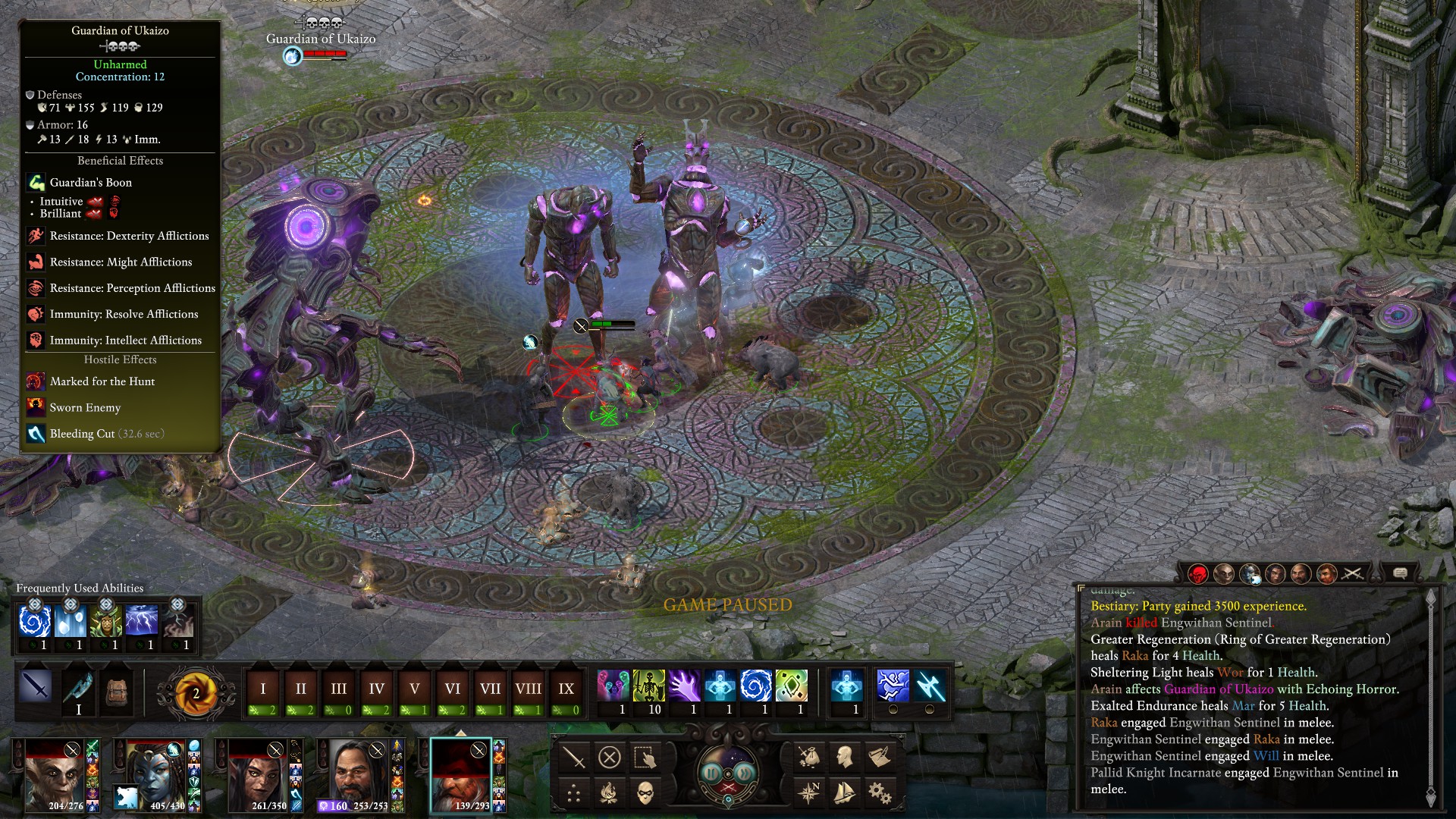Open the backpack quick items slot
1456x819 pixels.
click(115, 689)
